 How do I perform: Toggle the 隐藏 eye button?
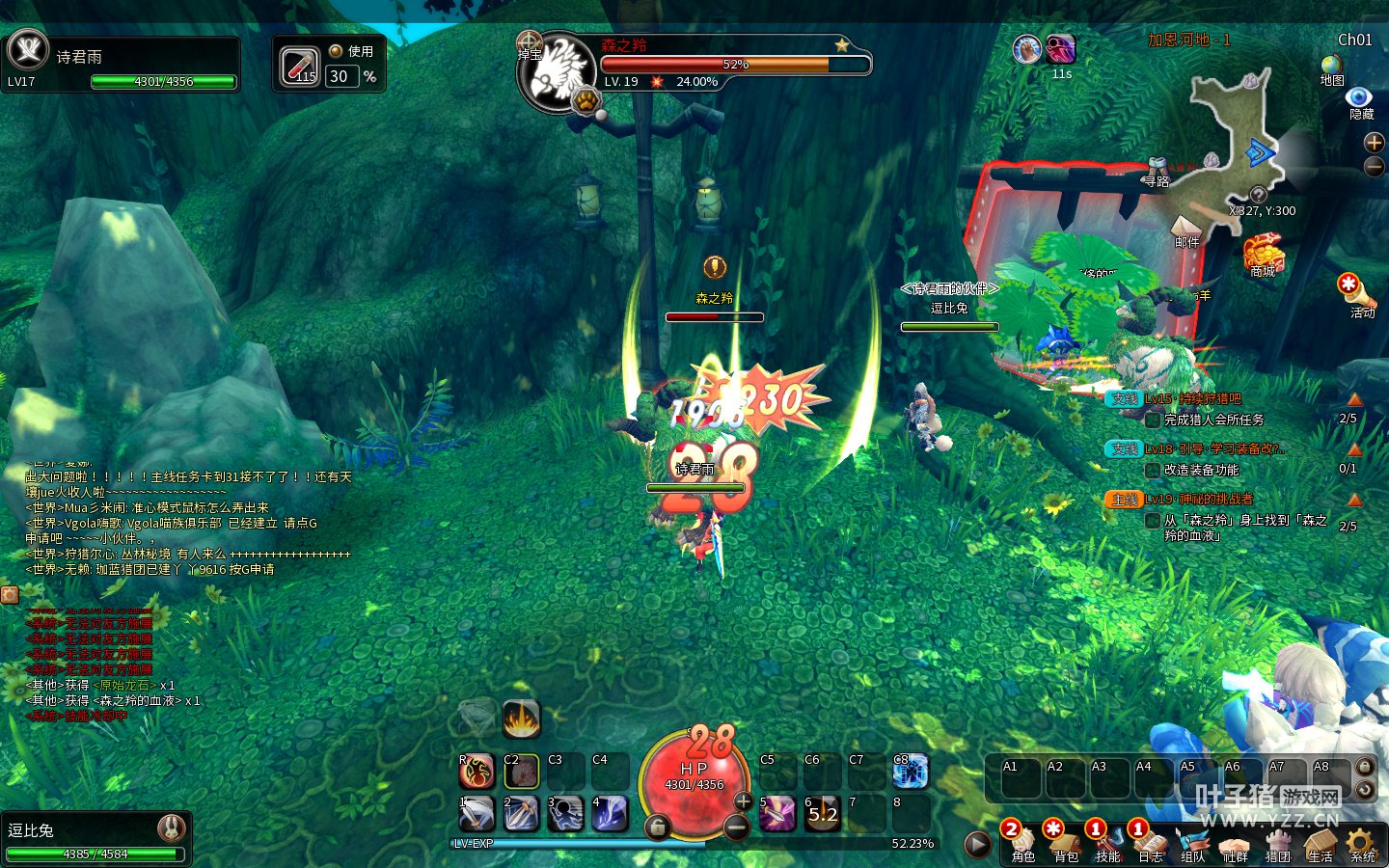click(x=1359, y=98)
